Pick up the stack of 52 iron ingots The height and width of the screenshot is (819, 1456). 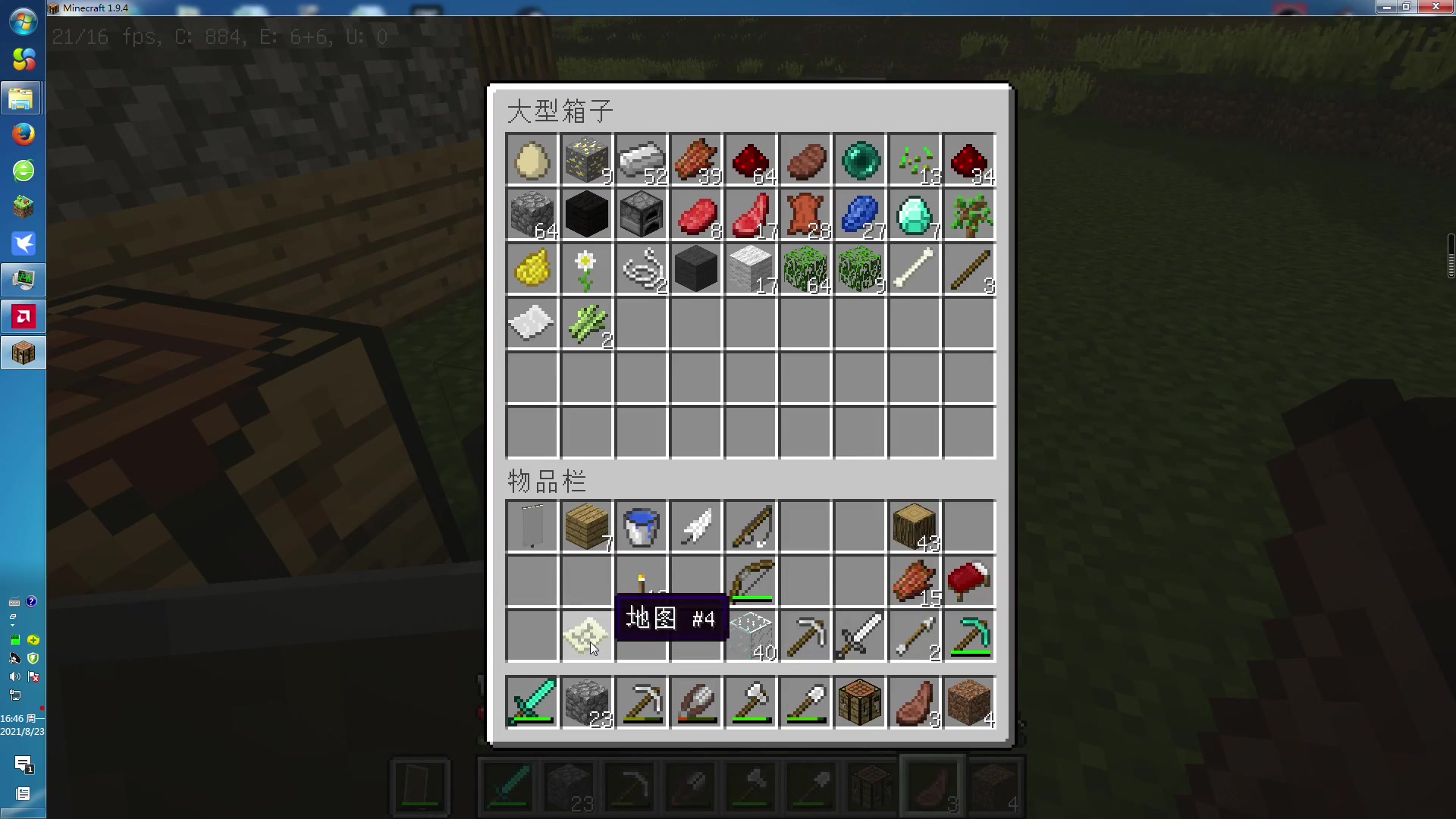pyautogui.click(x=641, y=160)
